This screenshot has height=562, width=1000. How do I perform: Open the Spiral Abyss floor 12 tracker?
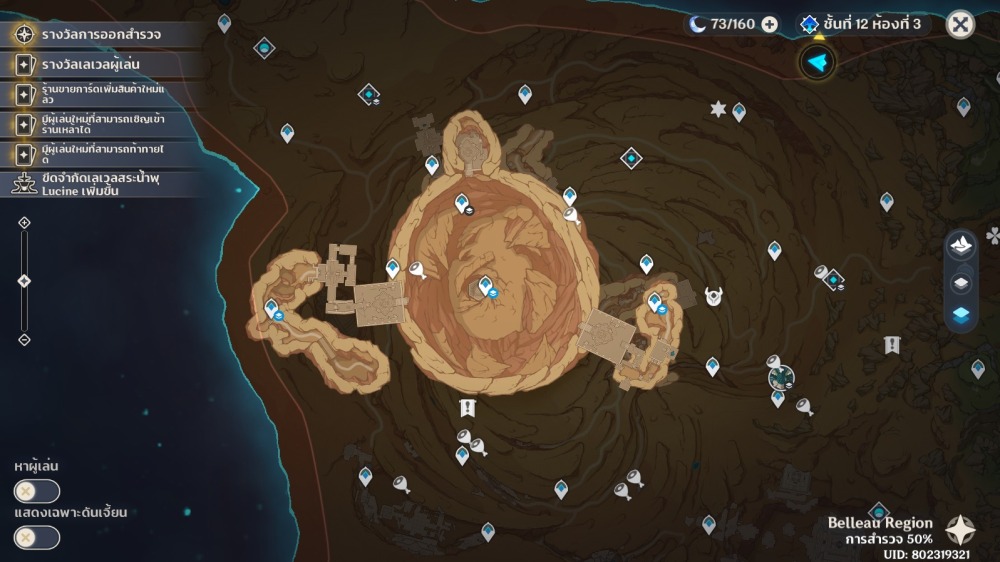863,24
